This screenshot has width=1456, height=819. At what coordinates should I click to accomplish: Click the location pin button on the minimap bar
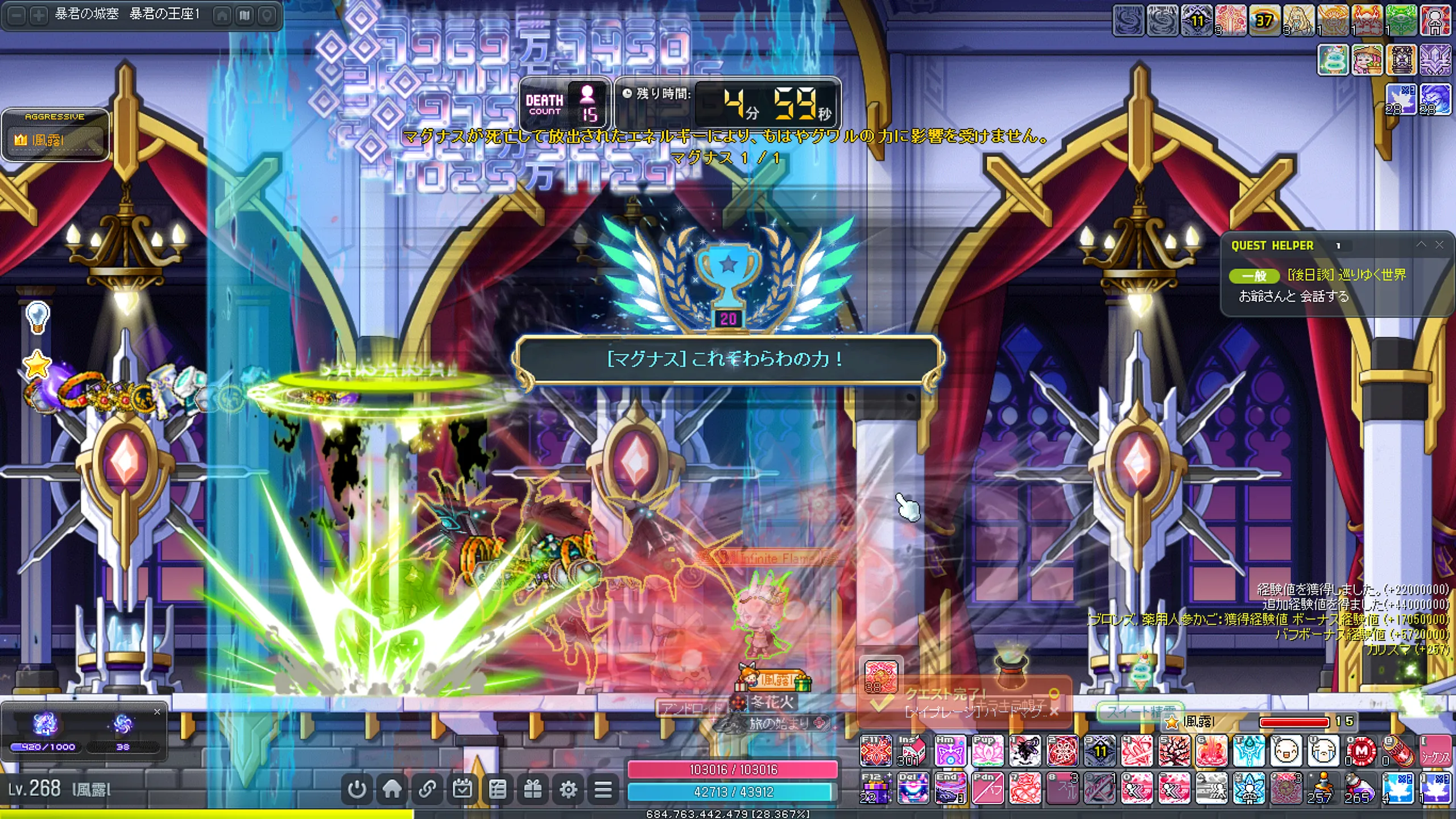click(x=266, y=15)
